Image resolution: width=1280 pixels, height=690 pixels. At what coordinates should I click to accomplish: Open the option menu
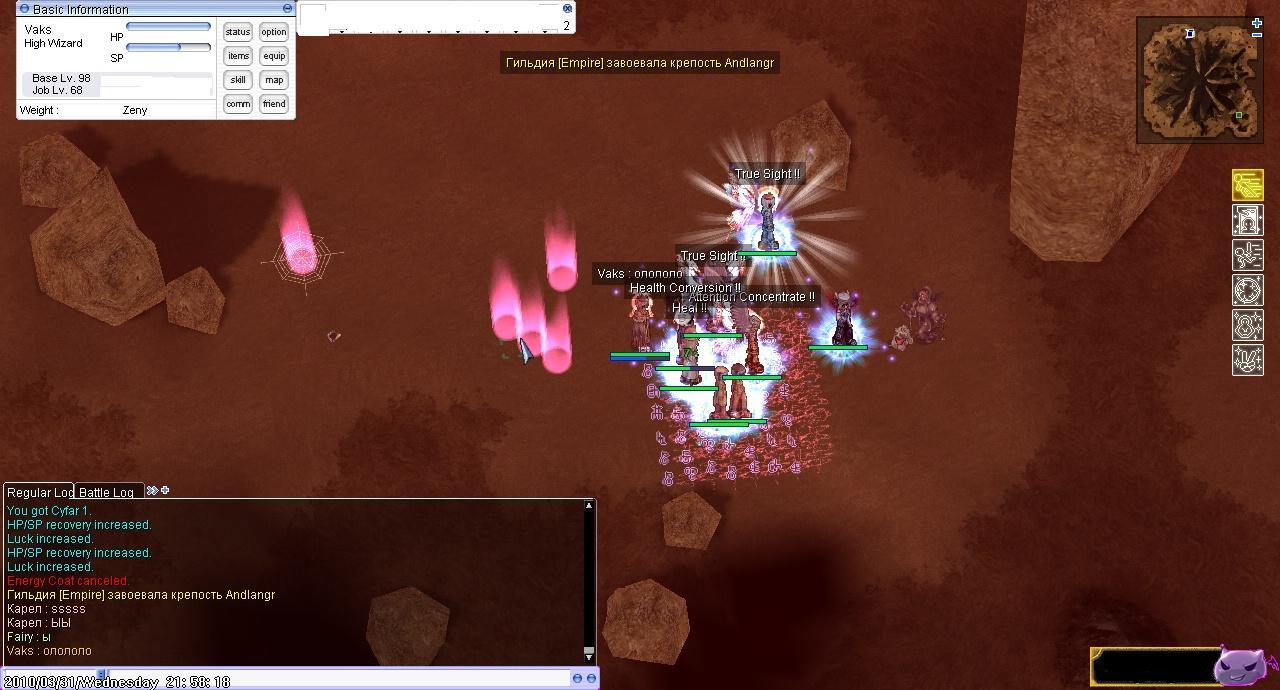274,32
